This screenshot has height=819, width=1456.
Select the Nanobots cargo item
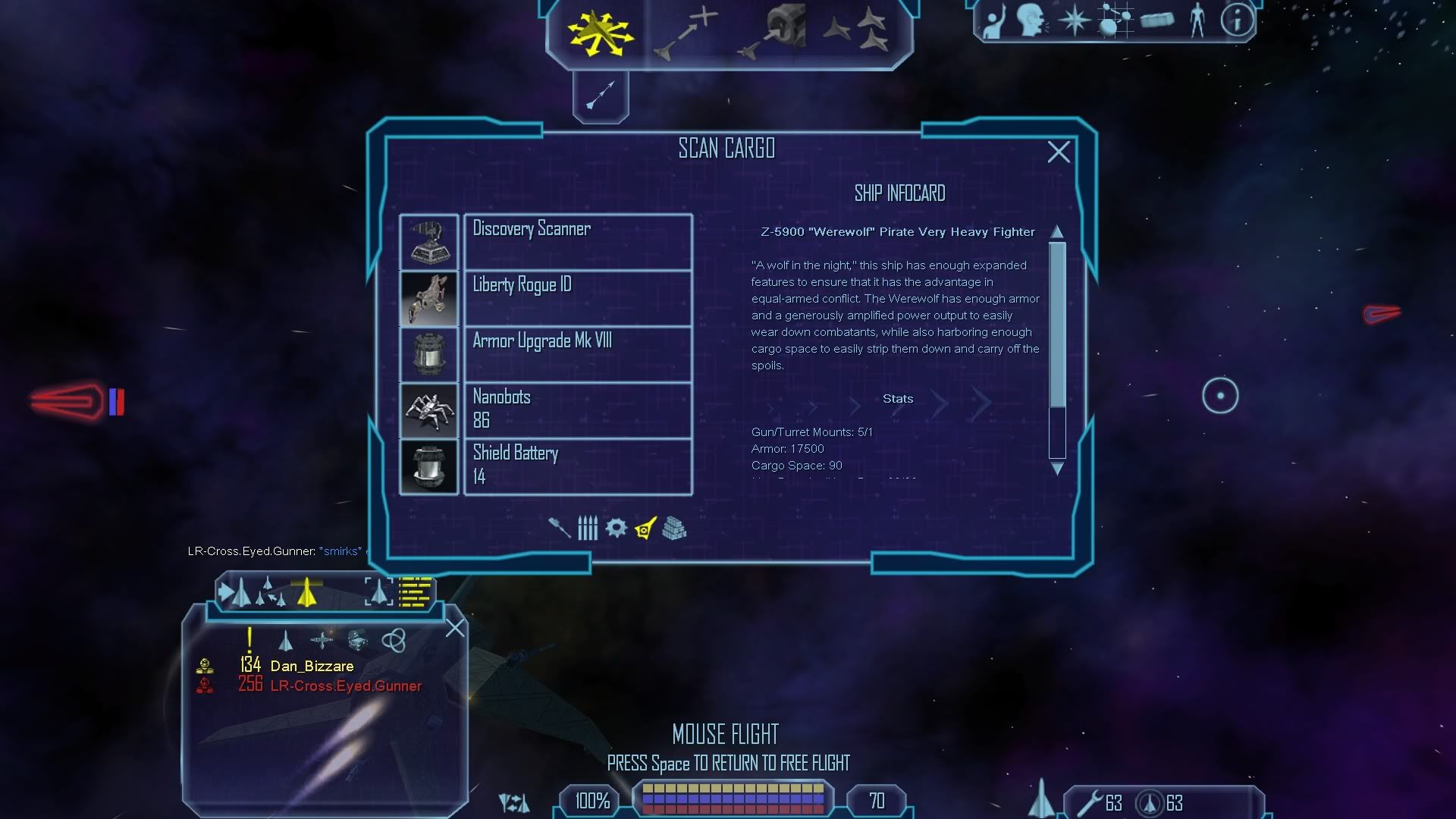tap(577, 410)
